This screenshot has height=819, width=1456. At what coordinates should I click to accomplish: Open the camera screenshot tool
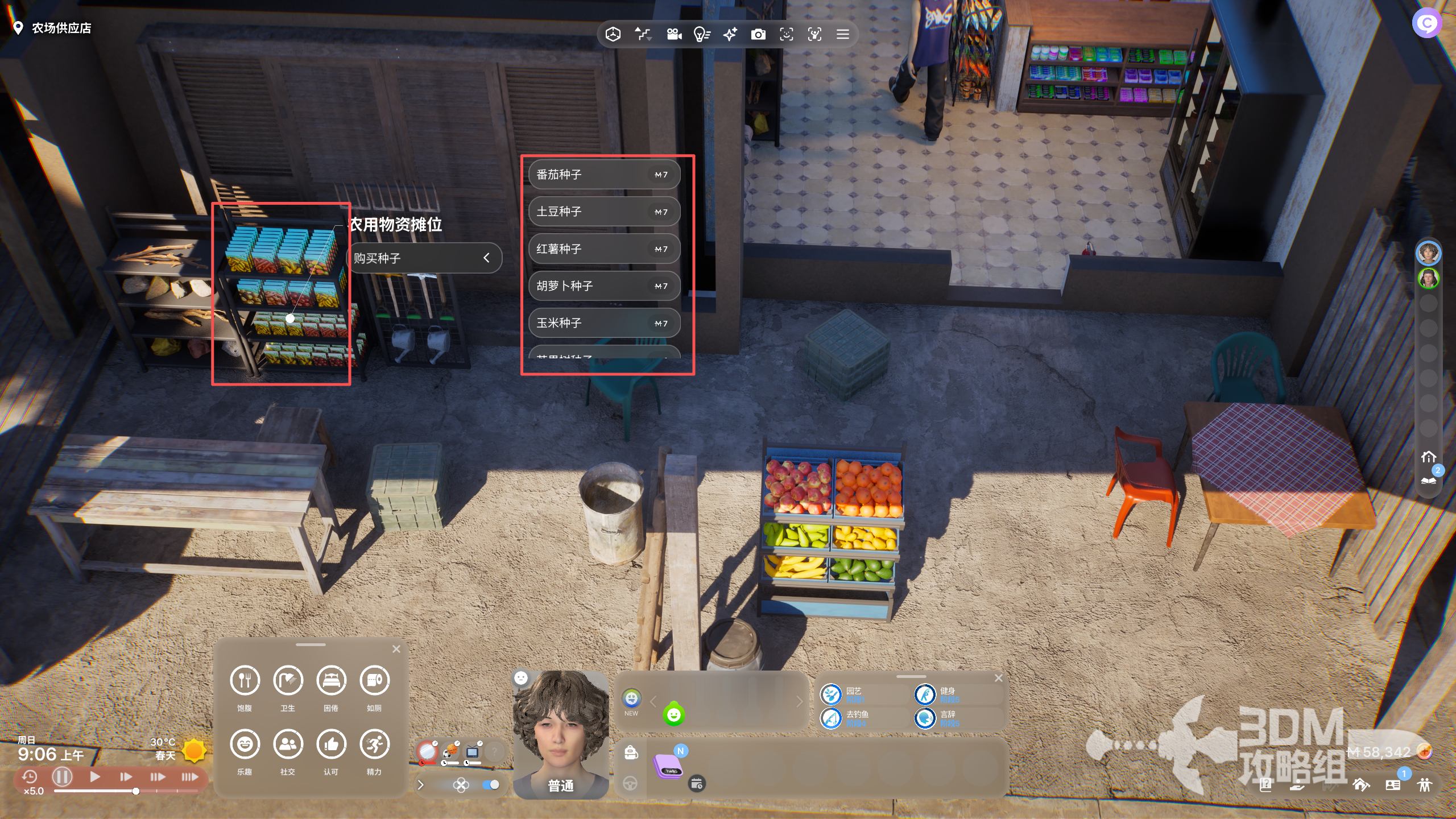758,35
